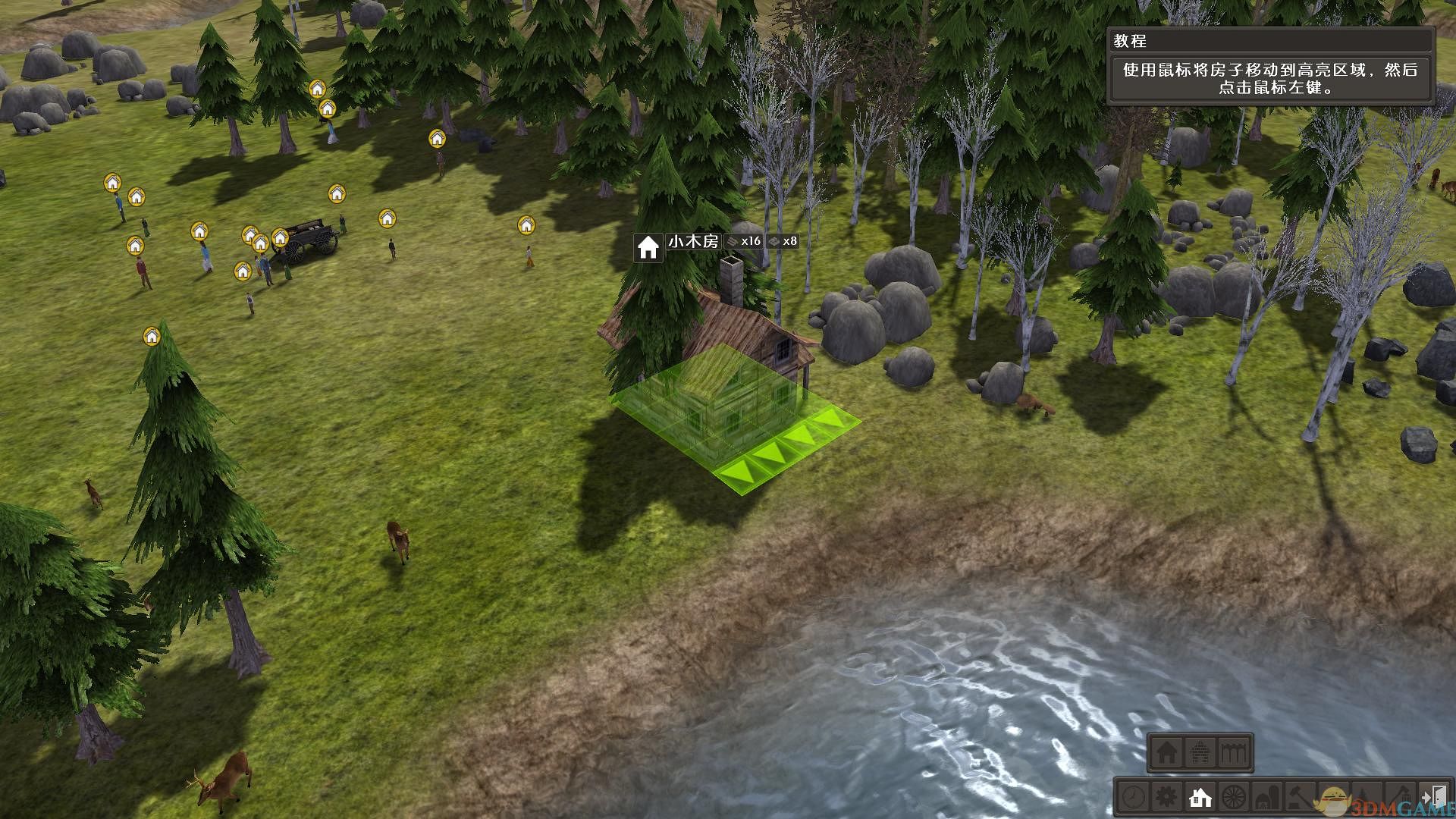Open the wagon wheel roads menu
This screenshot has height=819, width=1456.
point(1235,798)
